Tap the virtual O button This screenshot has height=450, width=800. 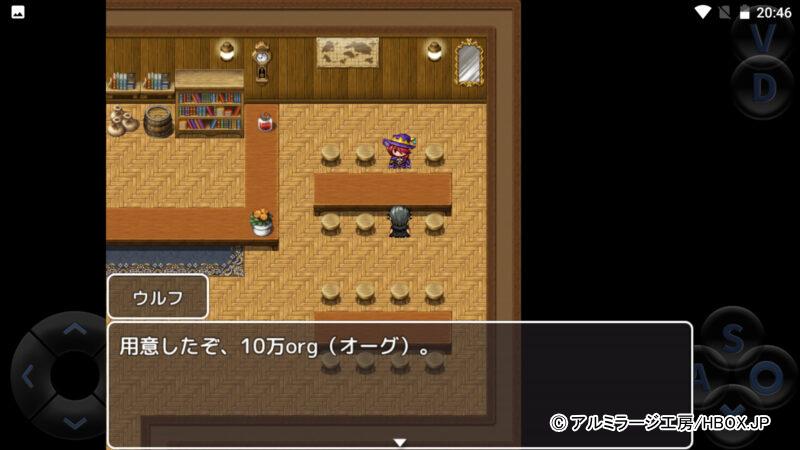[x=767, y=378]
